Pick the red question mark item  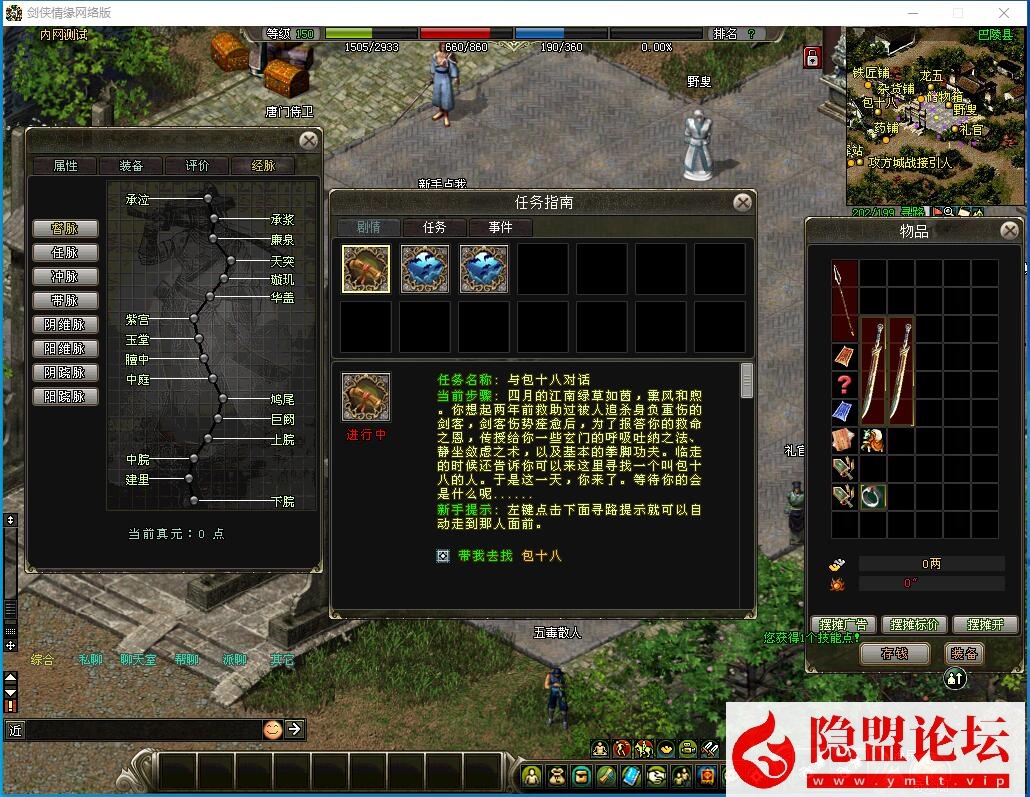click(x=845, y=384)
